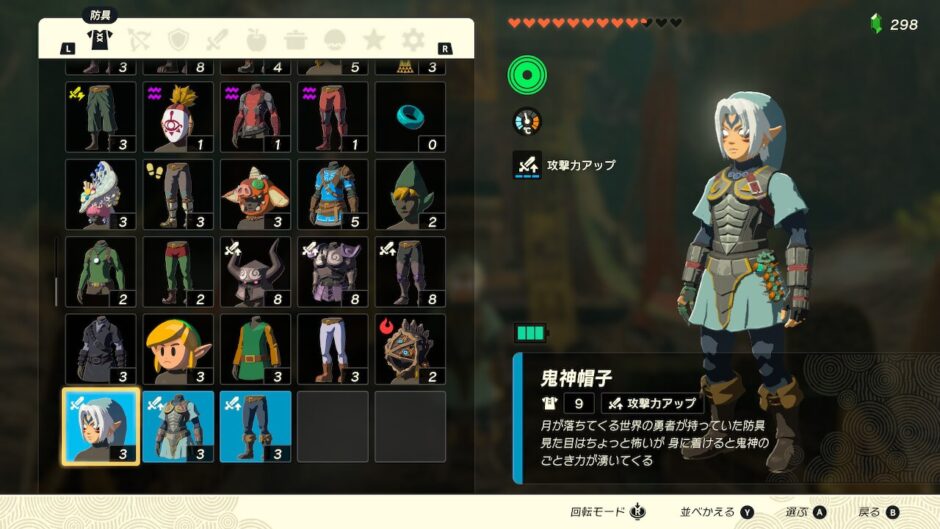This screenshot has width=940, height=529.
Task: Open the cooking pot food tab
Action: click(295, 40)
